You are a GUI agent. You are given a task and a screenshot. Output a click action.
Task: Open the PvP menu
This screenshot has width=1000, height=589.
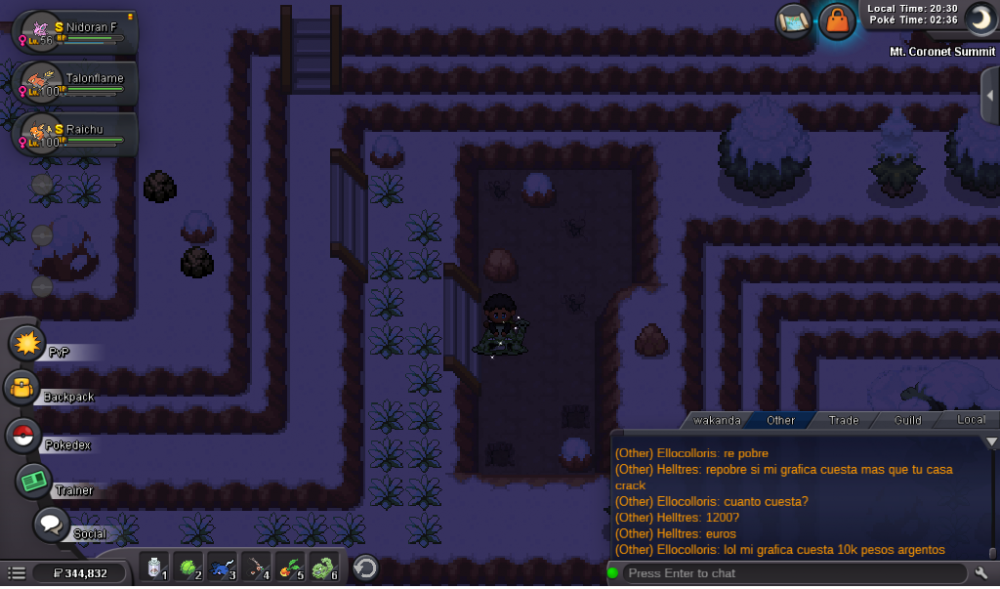coord(27,344)
